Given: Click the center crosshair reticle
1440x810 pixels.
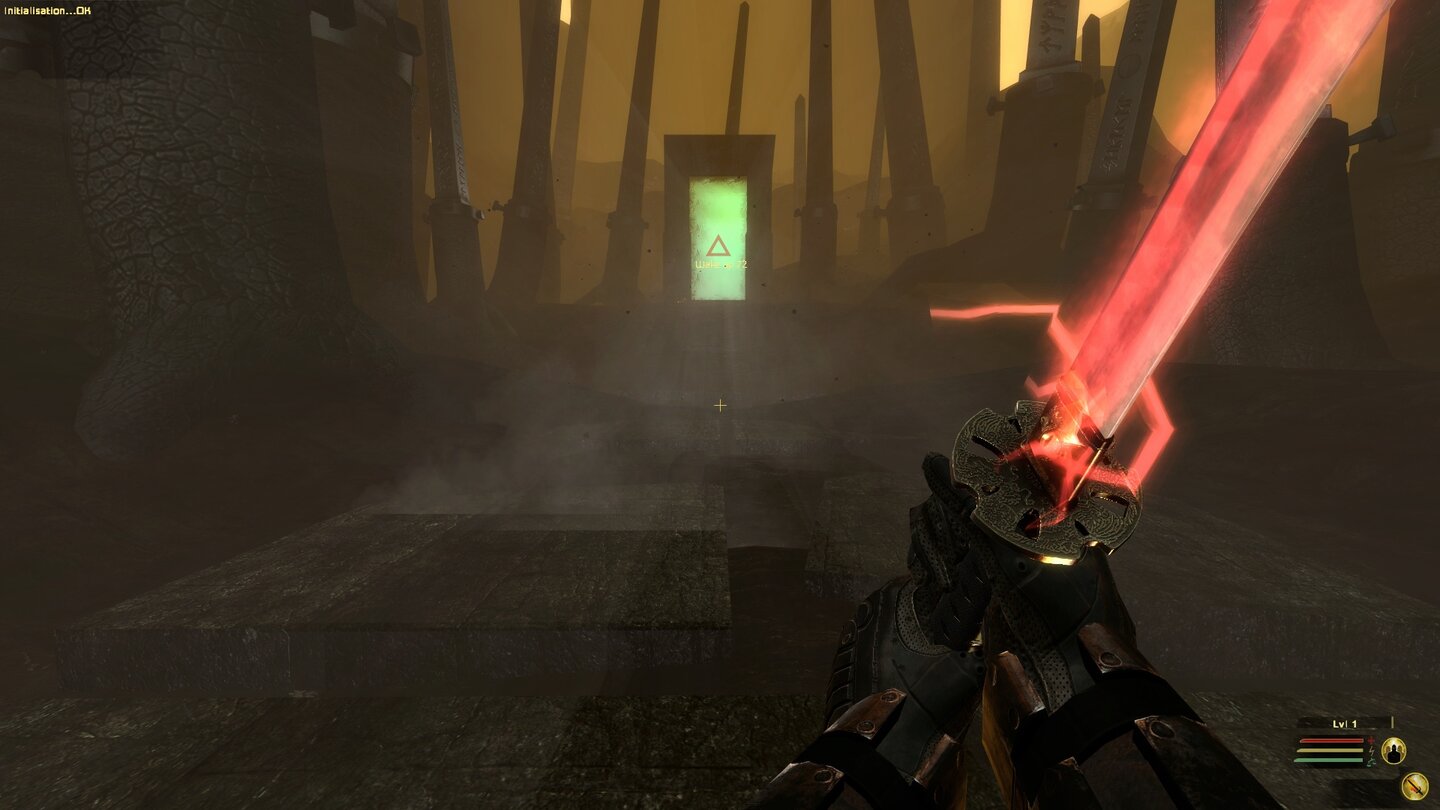Looking at the screenshot, I should point(719,406).
